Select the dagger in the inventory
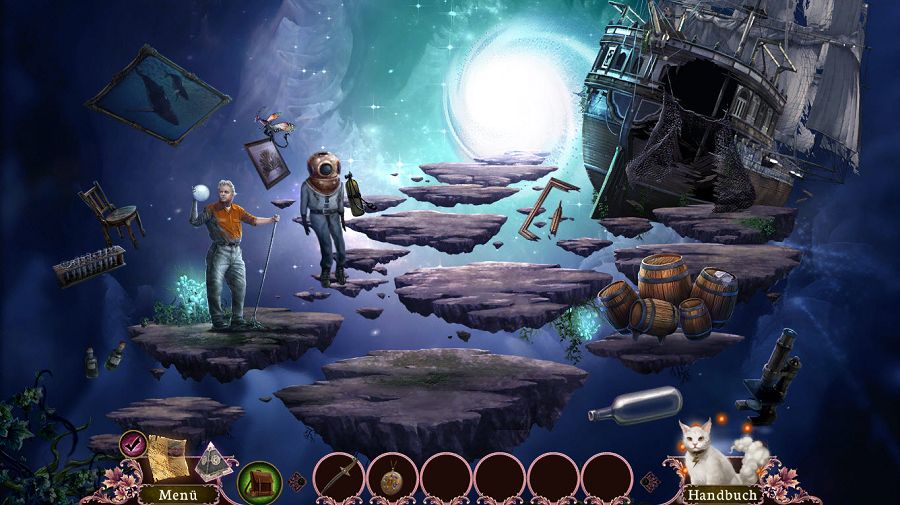Viewport: 900px width, 505px height. 338,475
